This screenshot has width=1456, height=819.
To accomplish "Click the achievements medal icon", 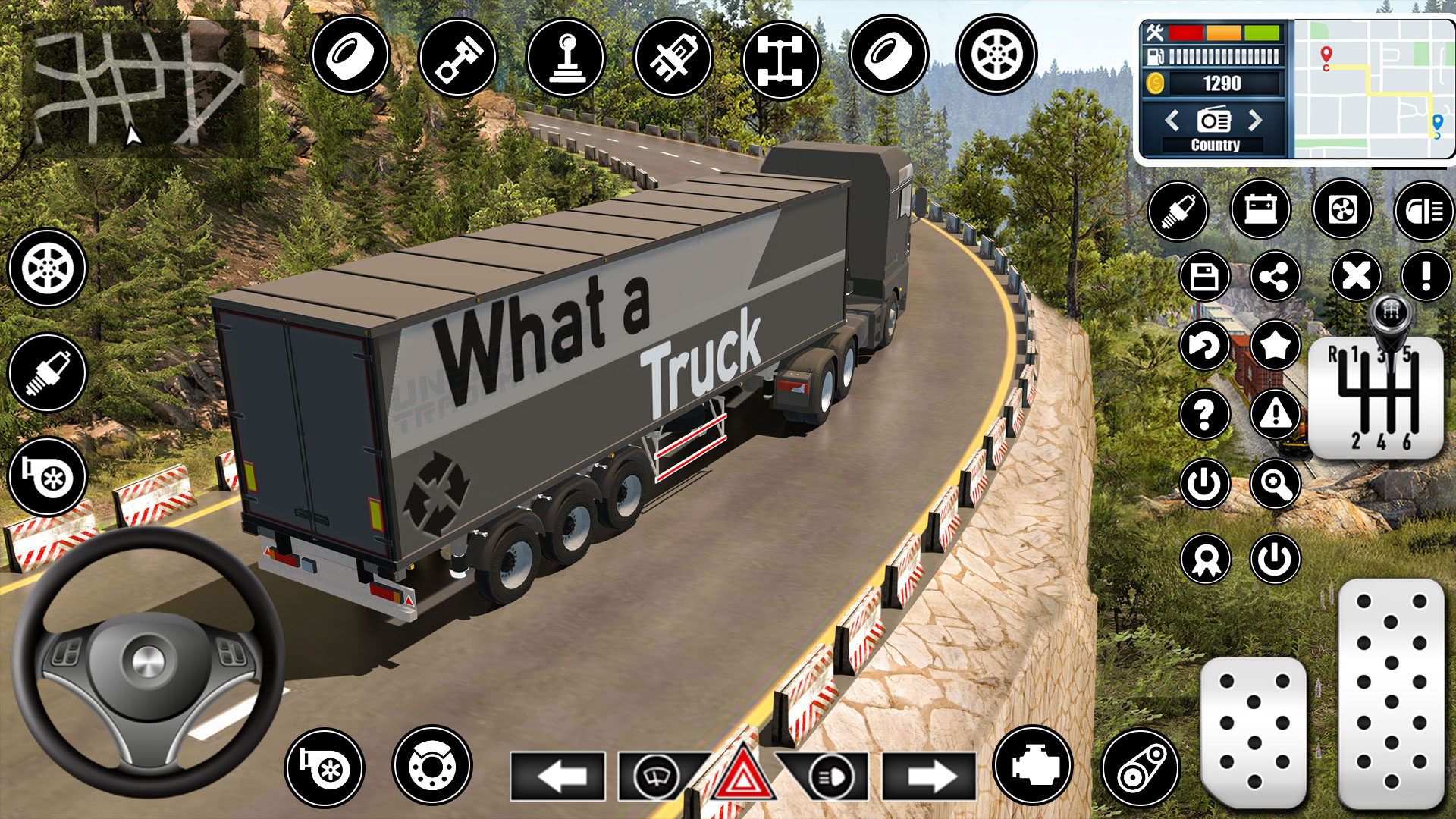I will pos(1206,557).
